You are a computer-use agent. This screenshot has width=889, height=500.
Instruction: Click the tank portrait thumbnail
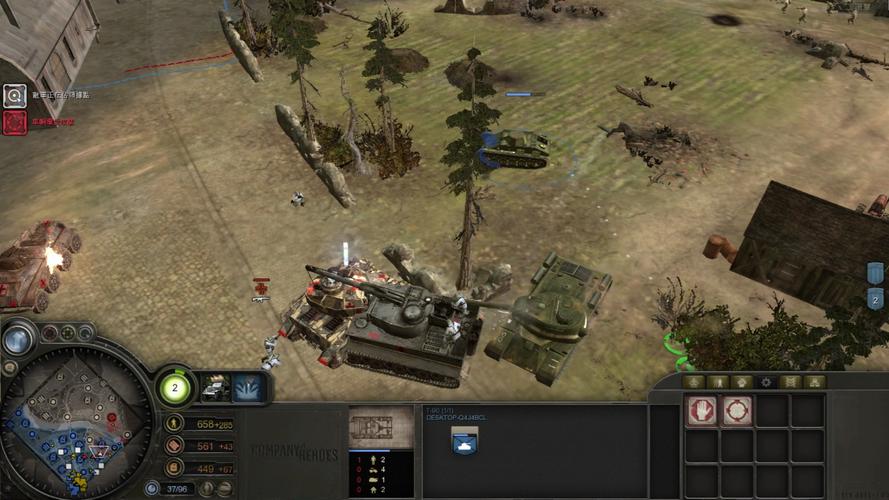tap(381, 427)
